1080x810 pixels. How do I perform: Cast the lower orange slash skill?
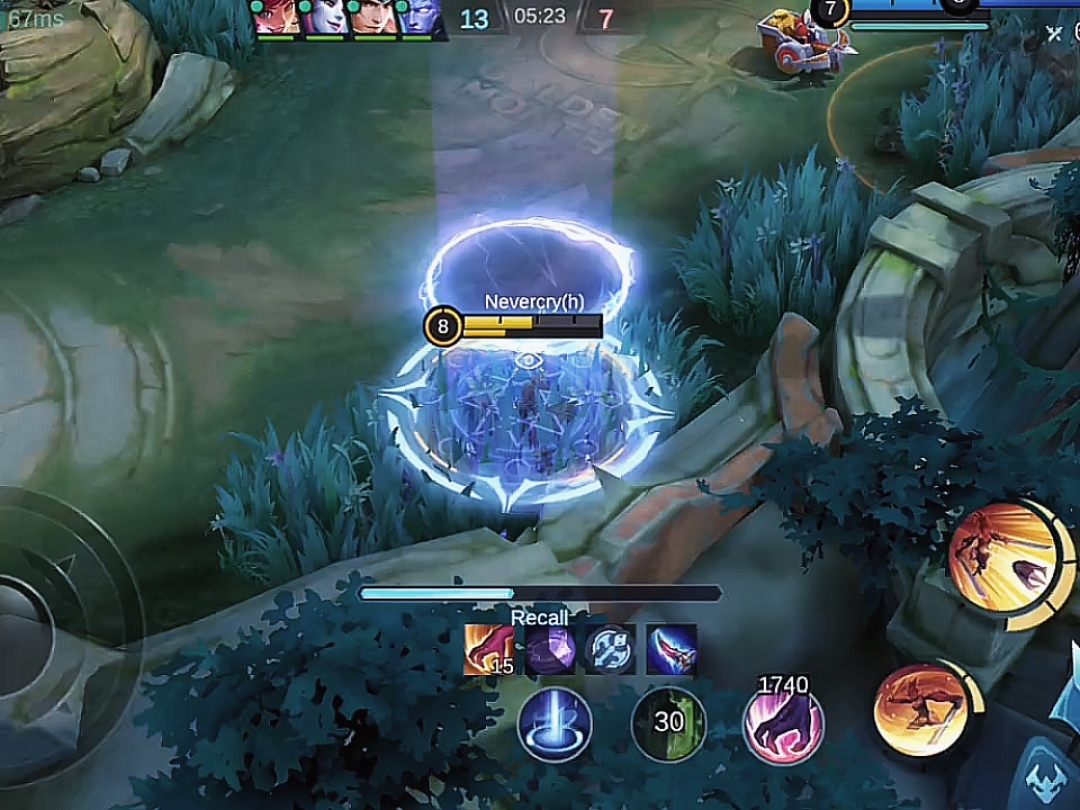coord(921,710)
